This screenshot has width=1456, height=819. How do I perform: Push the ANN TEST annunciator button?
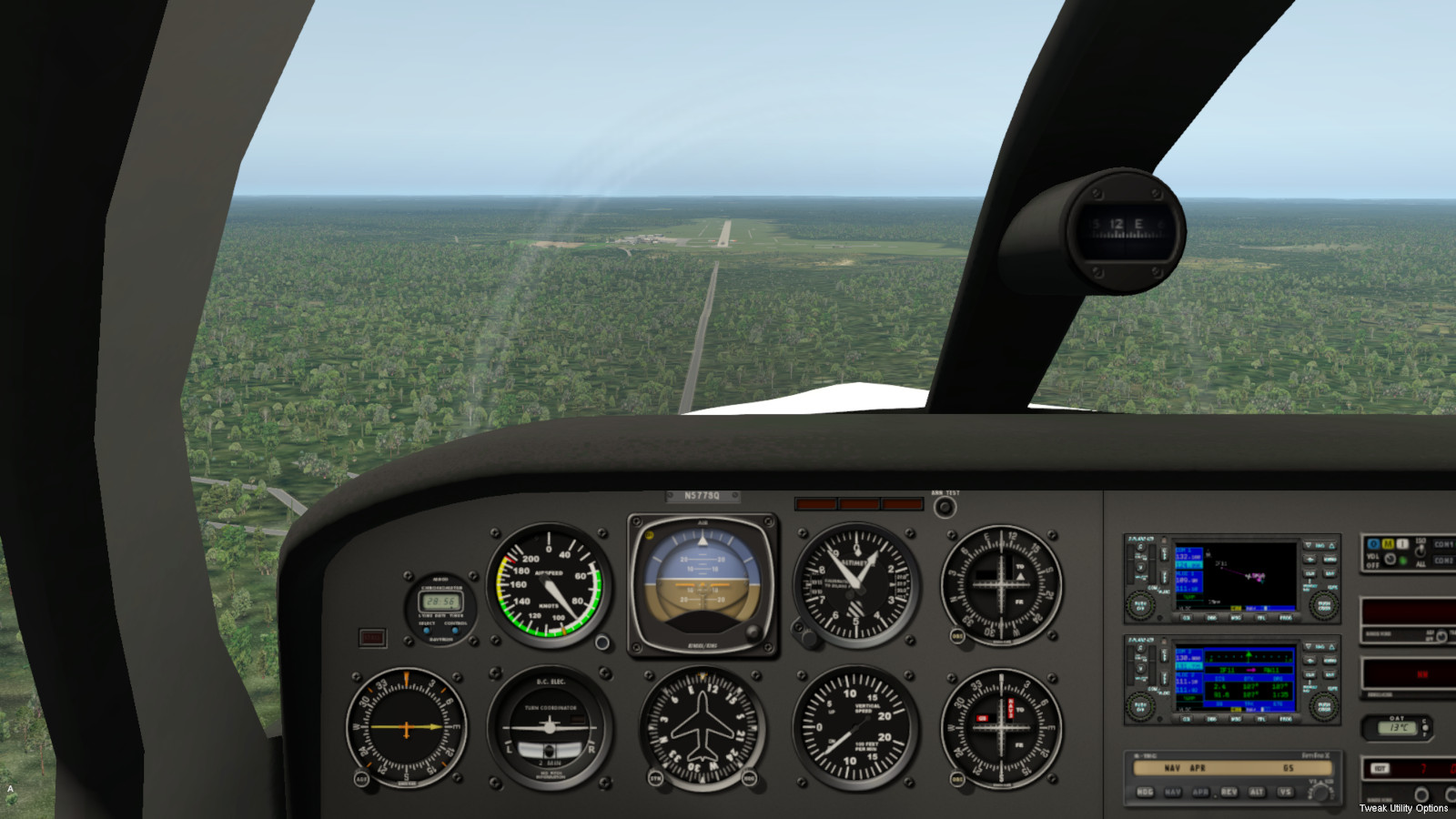point(945,507)
